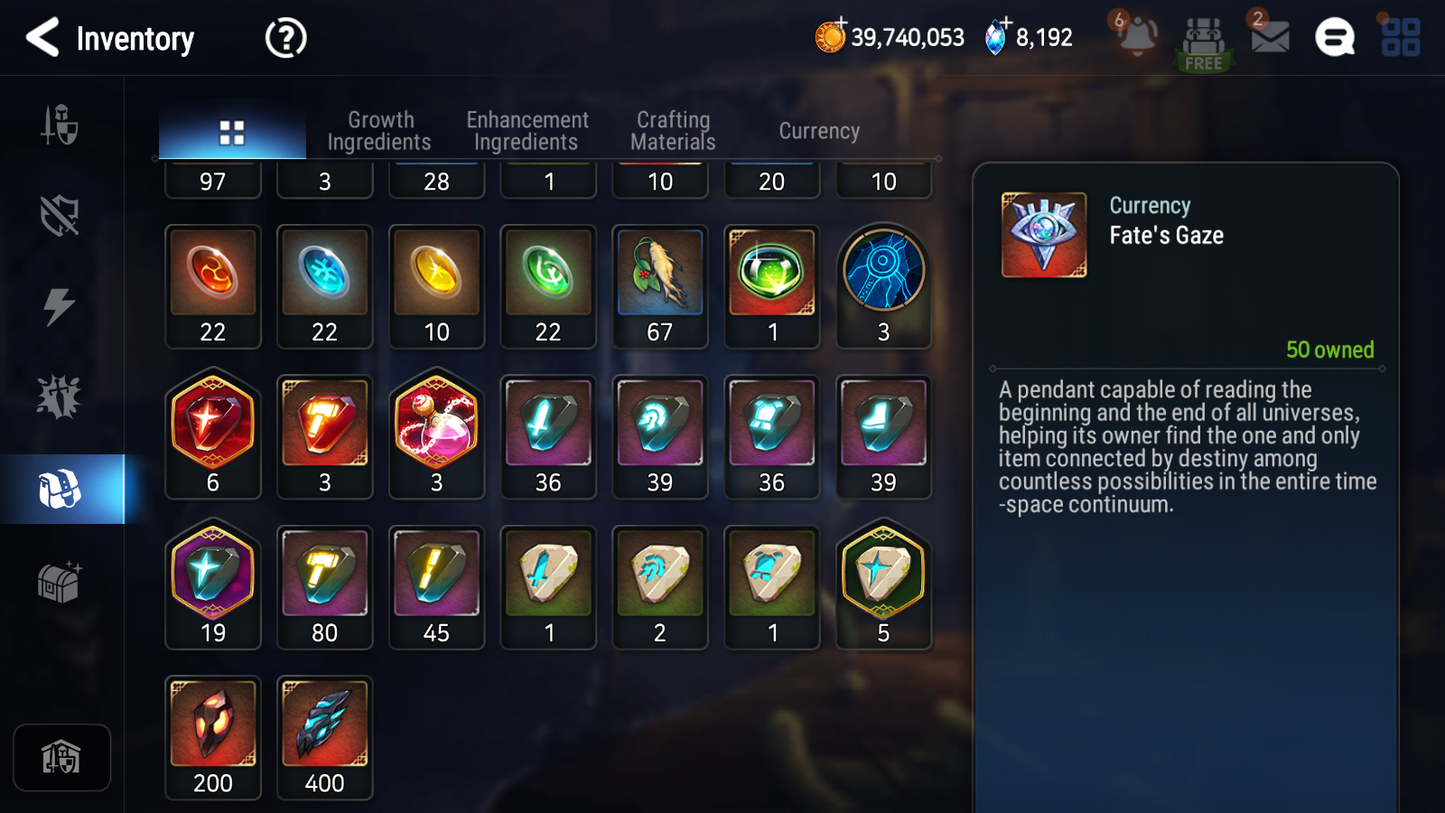Choose the lightning bolt sidebar category
Viewport: 1445px width, 813px height.
60,306
